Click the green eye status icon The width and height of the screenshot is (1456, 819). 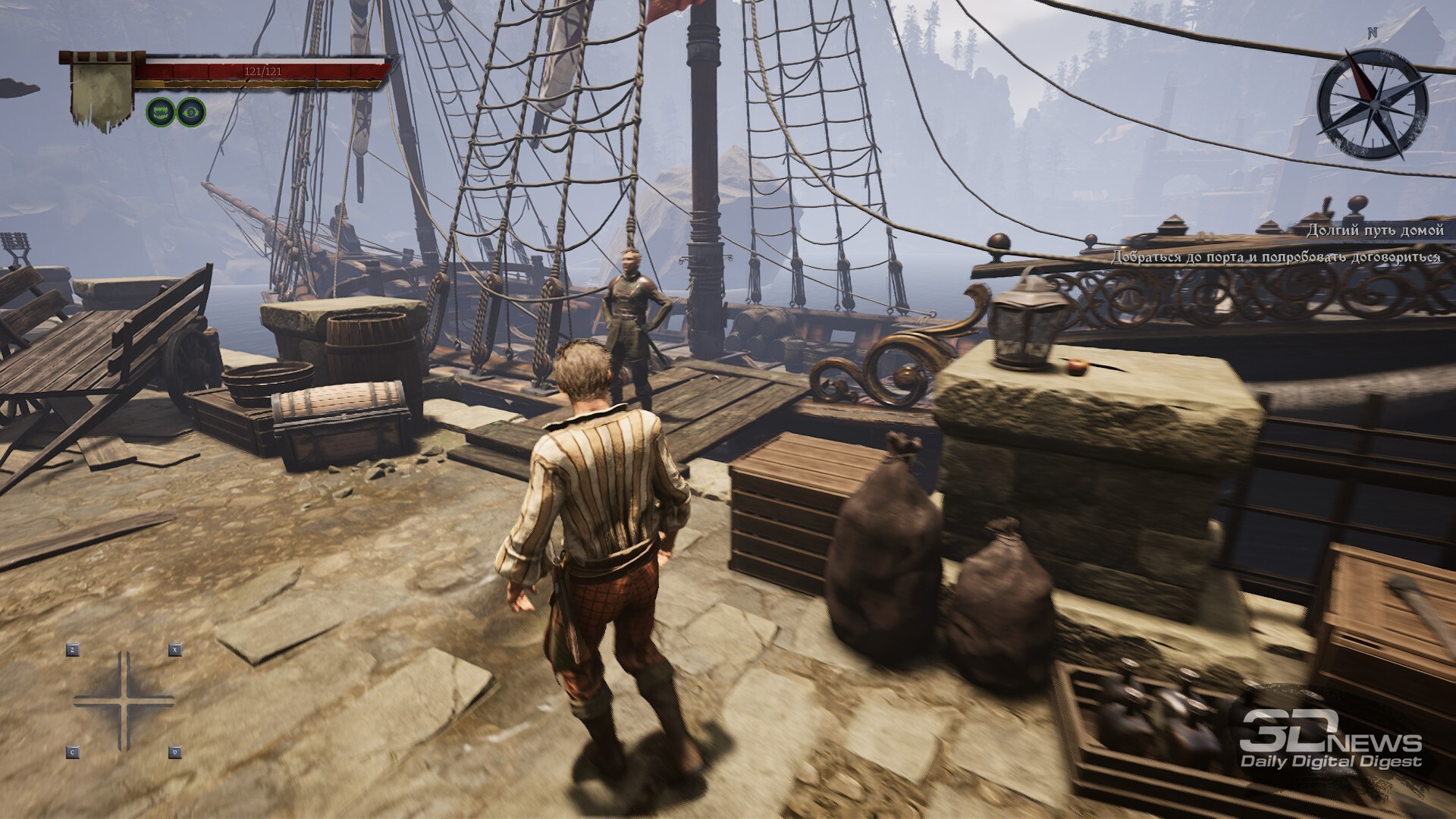pos(190,111)
